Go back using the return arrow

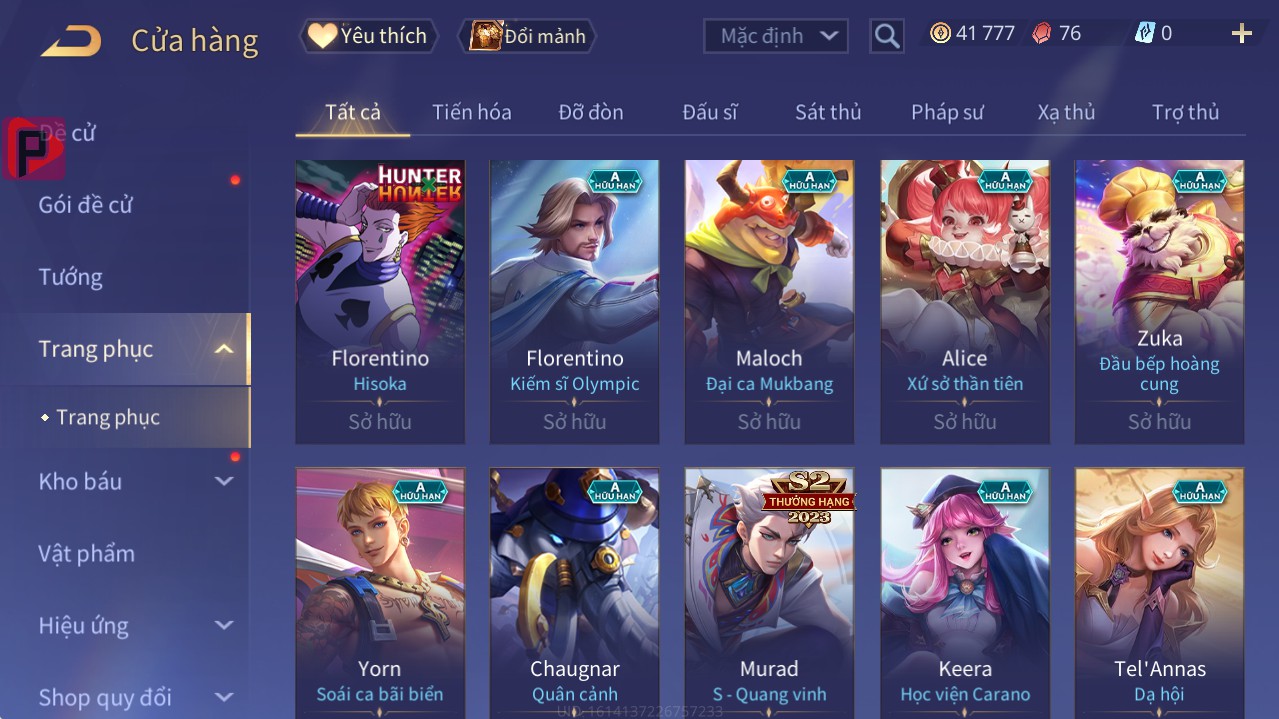(x=71, y=41)
